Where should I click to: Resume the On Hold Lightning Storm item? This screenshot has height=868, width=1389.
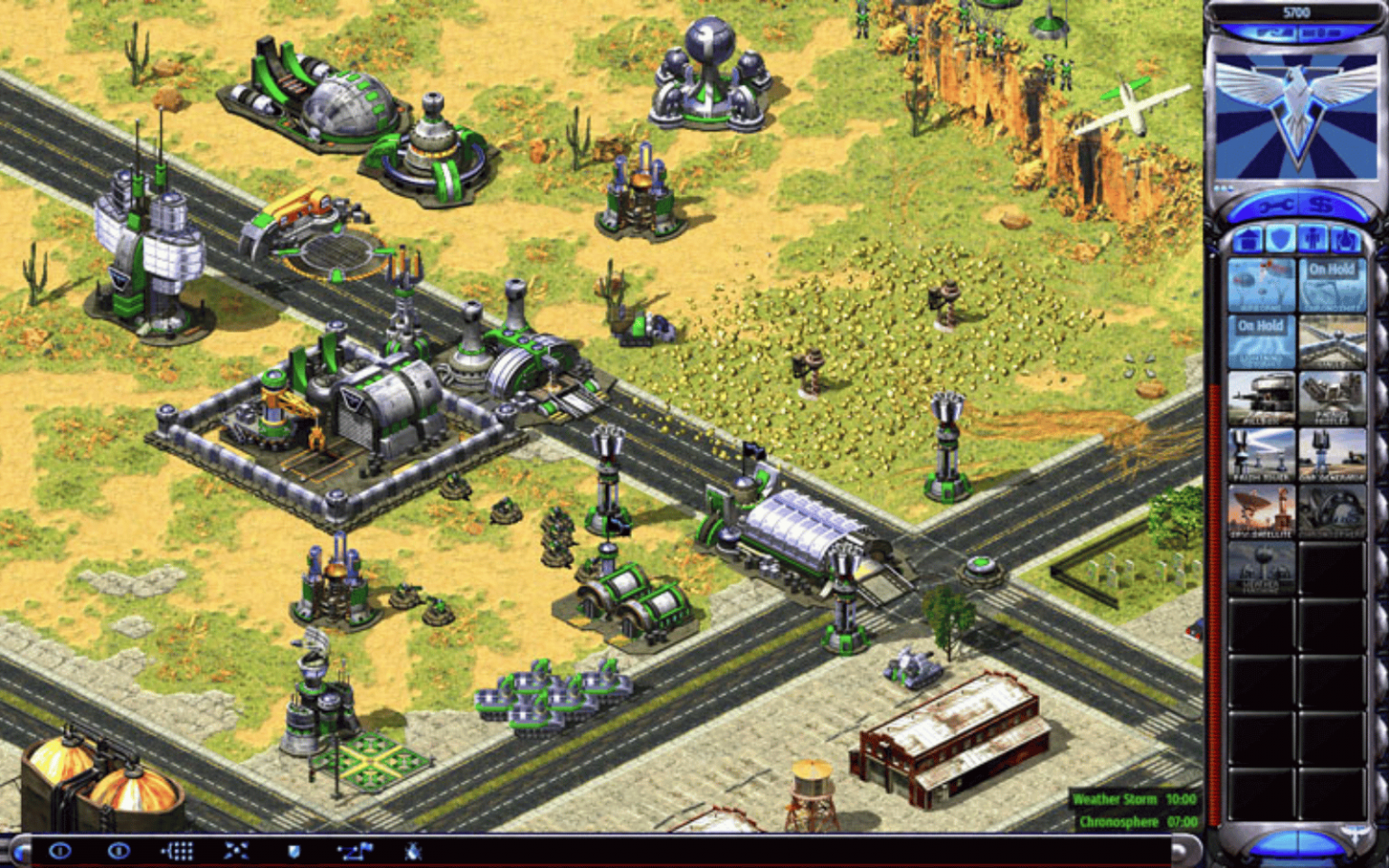[x=1262, y=341]
